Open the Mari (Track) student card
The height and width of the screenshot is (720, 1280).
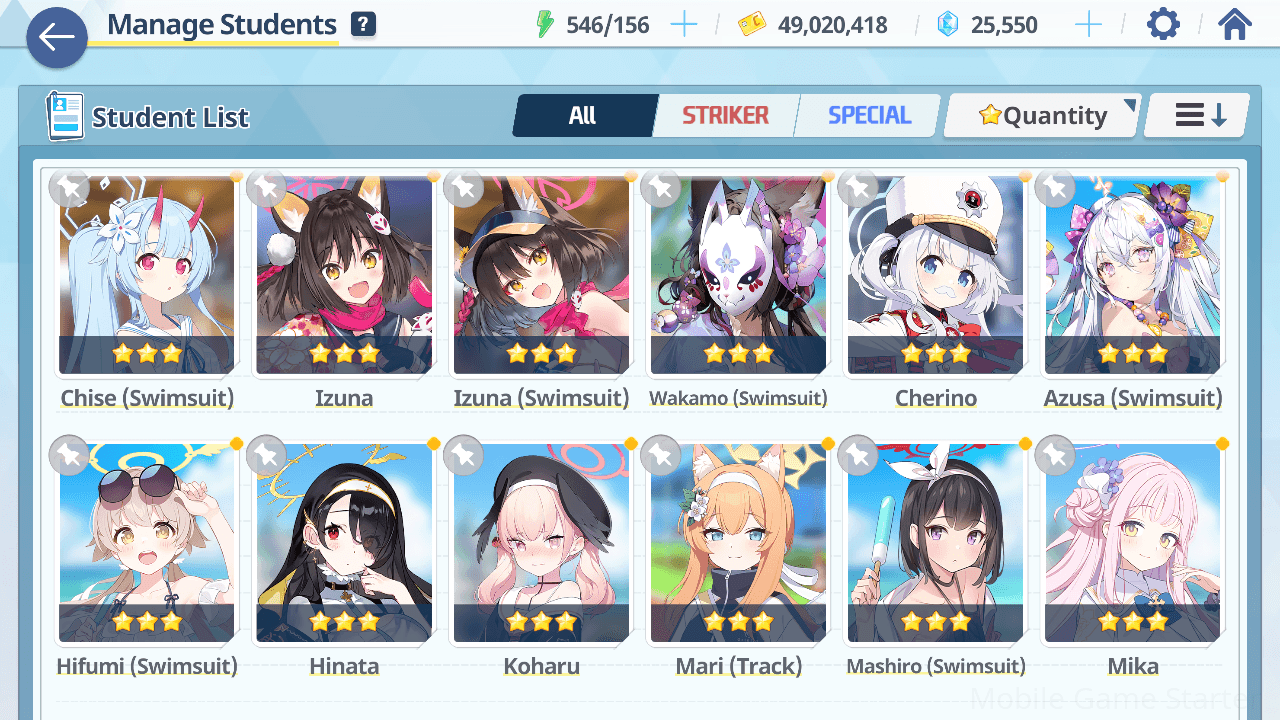(x=738, y=543)
